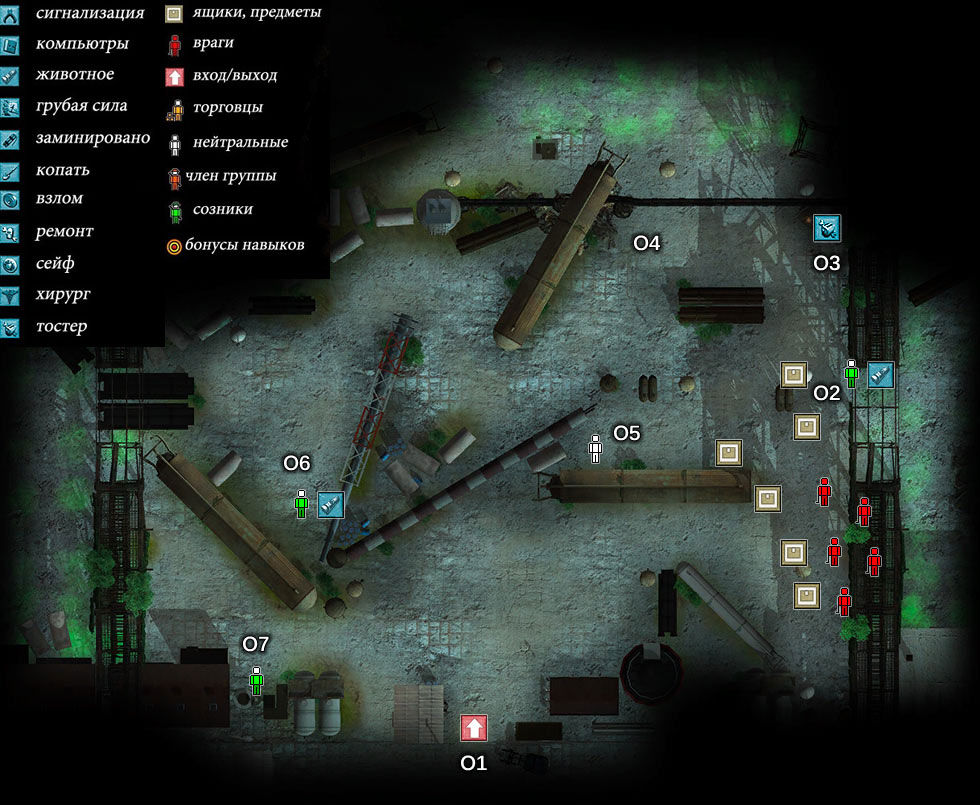This screenshot has height=805, width=980.
Task: Choose the 'взлом' lockpicking legend entry
Action: pyautogui.click(x=58, y=199)
